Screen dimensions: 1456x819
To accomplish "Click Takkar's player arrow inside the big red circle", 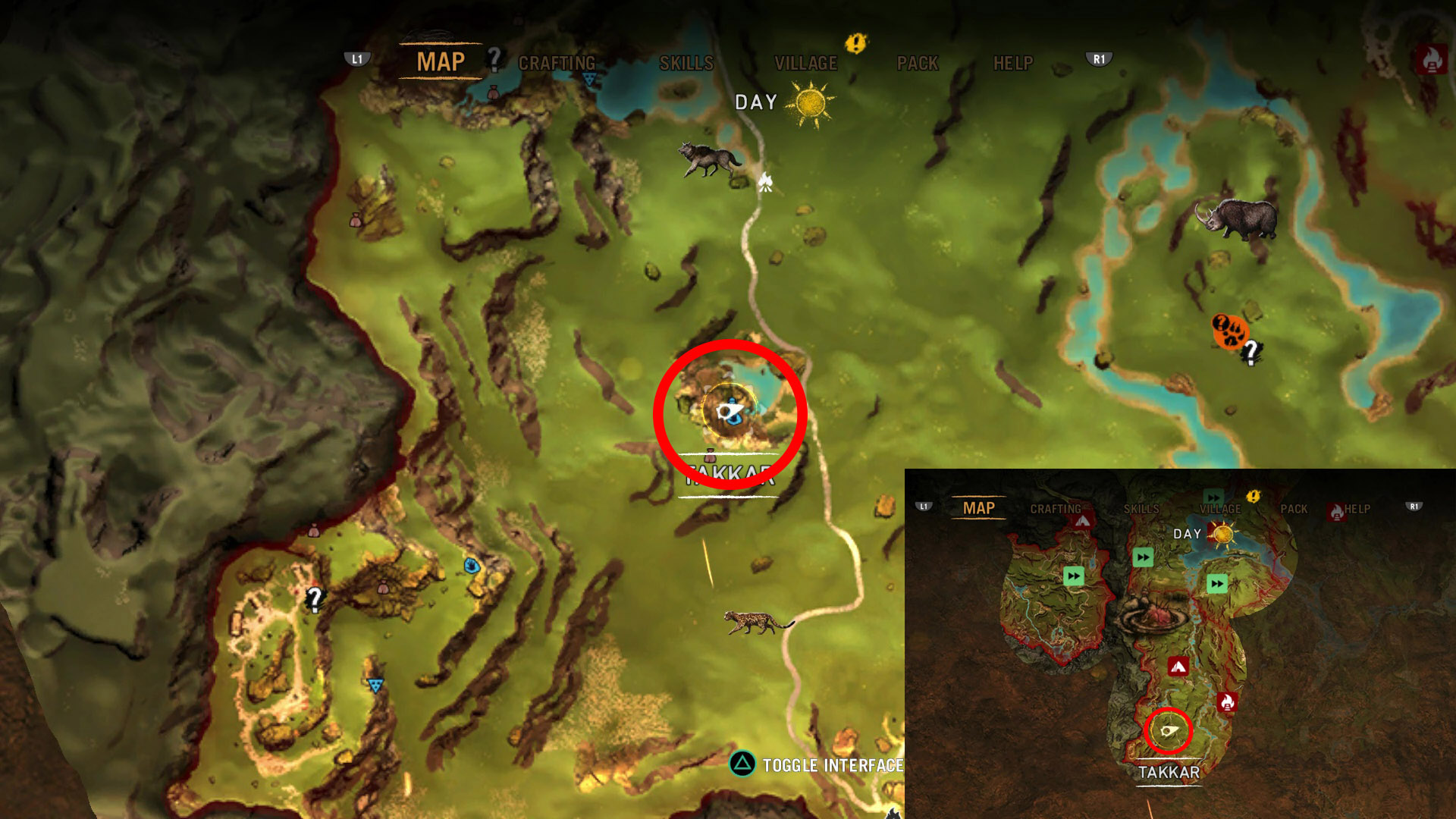I will 729,412.
